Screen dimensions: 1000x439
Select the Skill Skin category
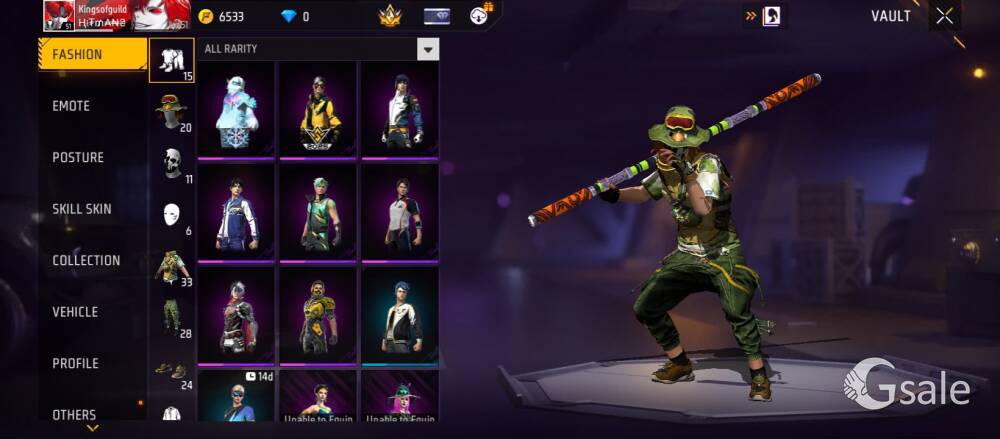point(82,209)
